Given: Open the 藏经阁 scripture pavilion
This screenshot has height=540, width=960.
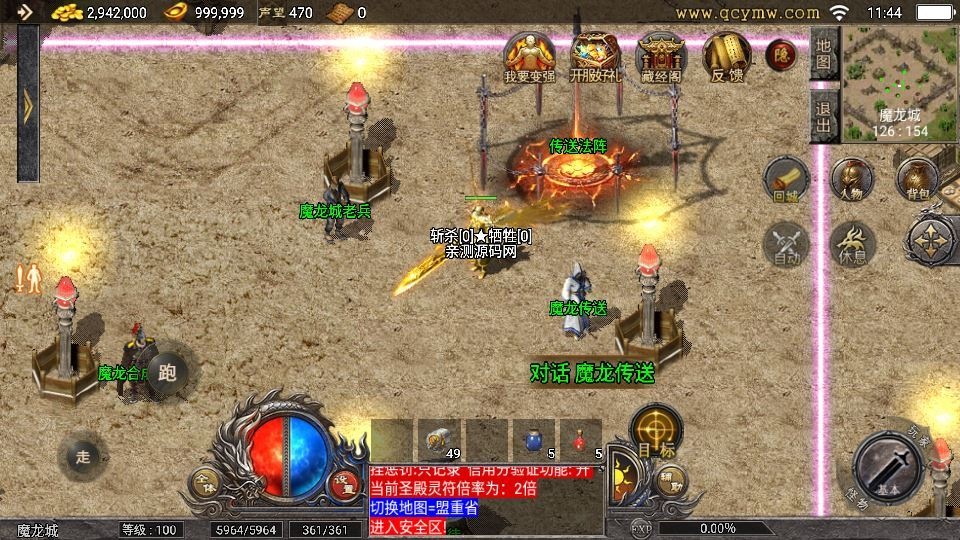Looking at the screenshot, I should pyautogui.click(x=661, y=57).
